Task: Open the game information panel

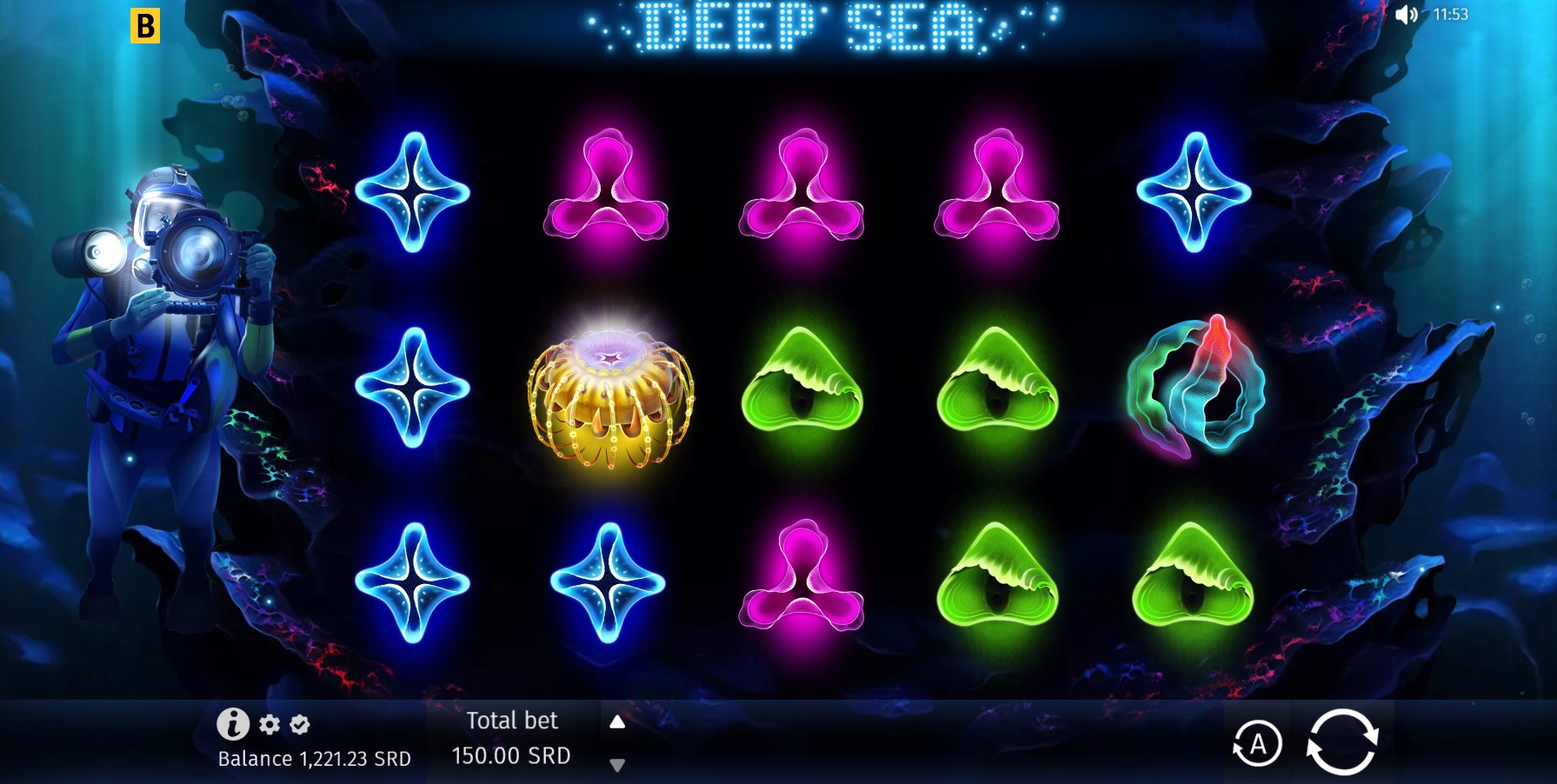Action: pyautogui.click(x=233, y=723)
